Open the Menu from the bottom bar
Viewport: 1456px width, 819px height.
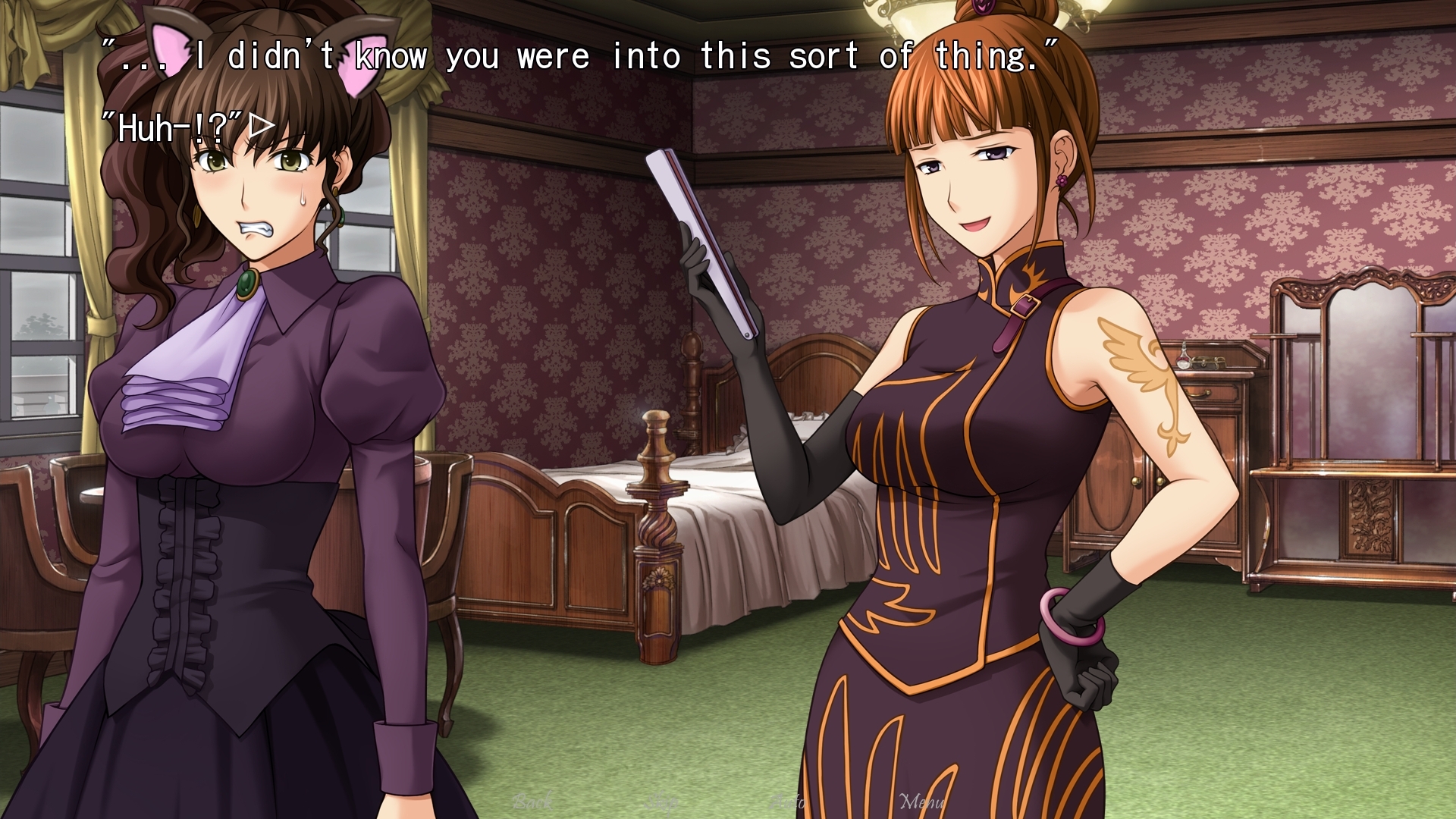(922, 802)
